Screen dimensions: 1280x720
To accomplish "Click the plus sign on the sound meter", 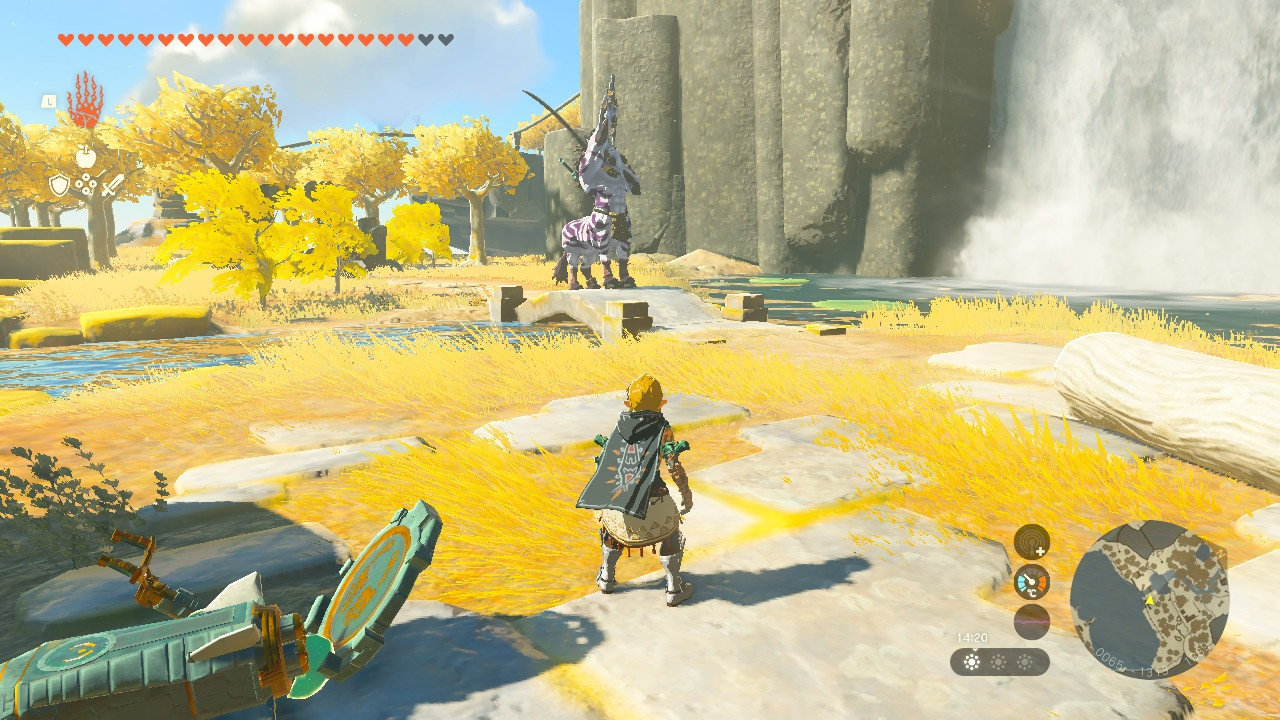I will click(x=1041, y=551).
